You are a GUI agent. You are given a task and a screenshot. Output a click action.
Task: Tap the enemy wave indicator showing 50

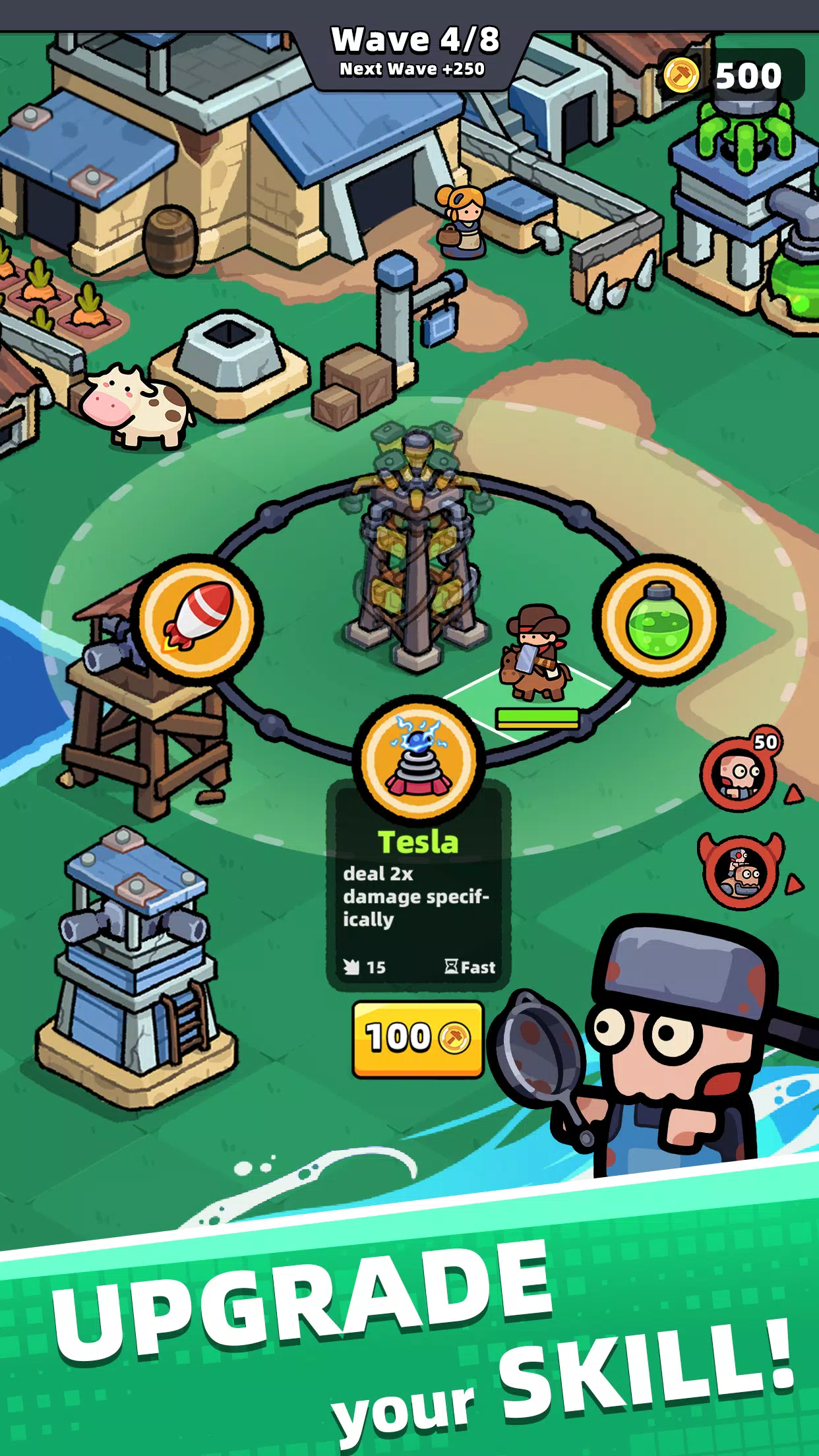(741, 772)
